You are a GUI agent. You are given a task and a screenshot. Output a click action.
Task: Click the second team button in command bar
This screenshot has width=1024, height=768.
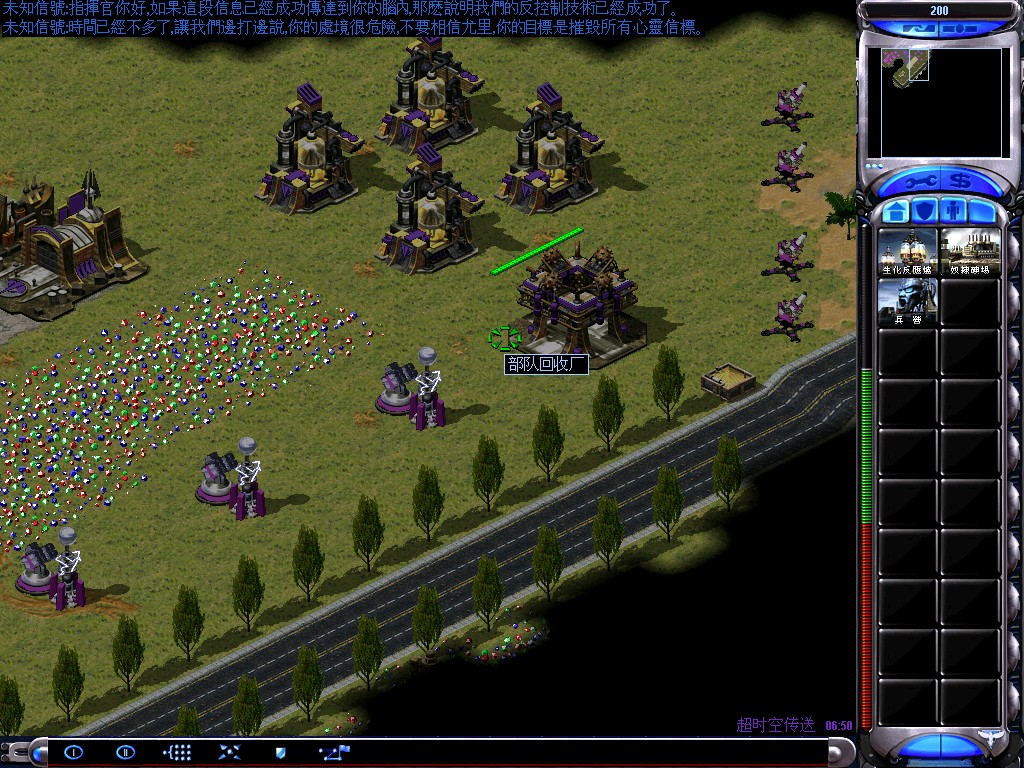[125, 752]
